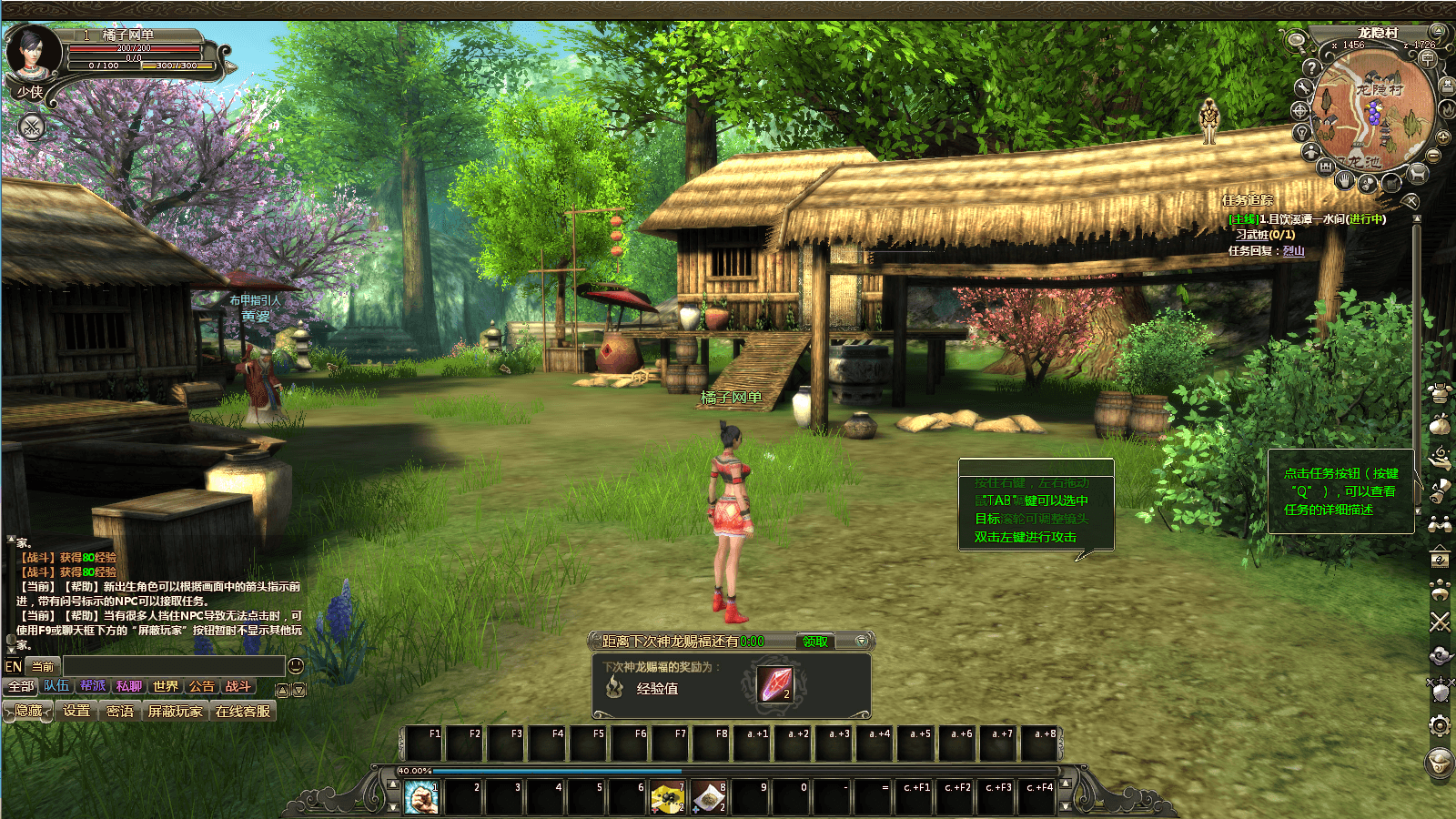The width and height of the screenshot is (1456, 819).
Task: Switch to the 队伍 team chat tab
Action: [56, 686]
